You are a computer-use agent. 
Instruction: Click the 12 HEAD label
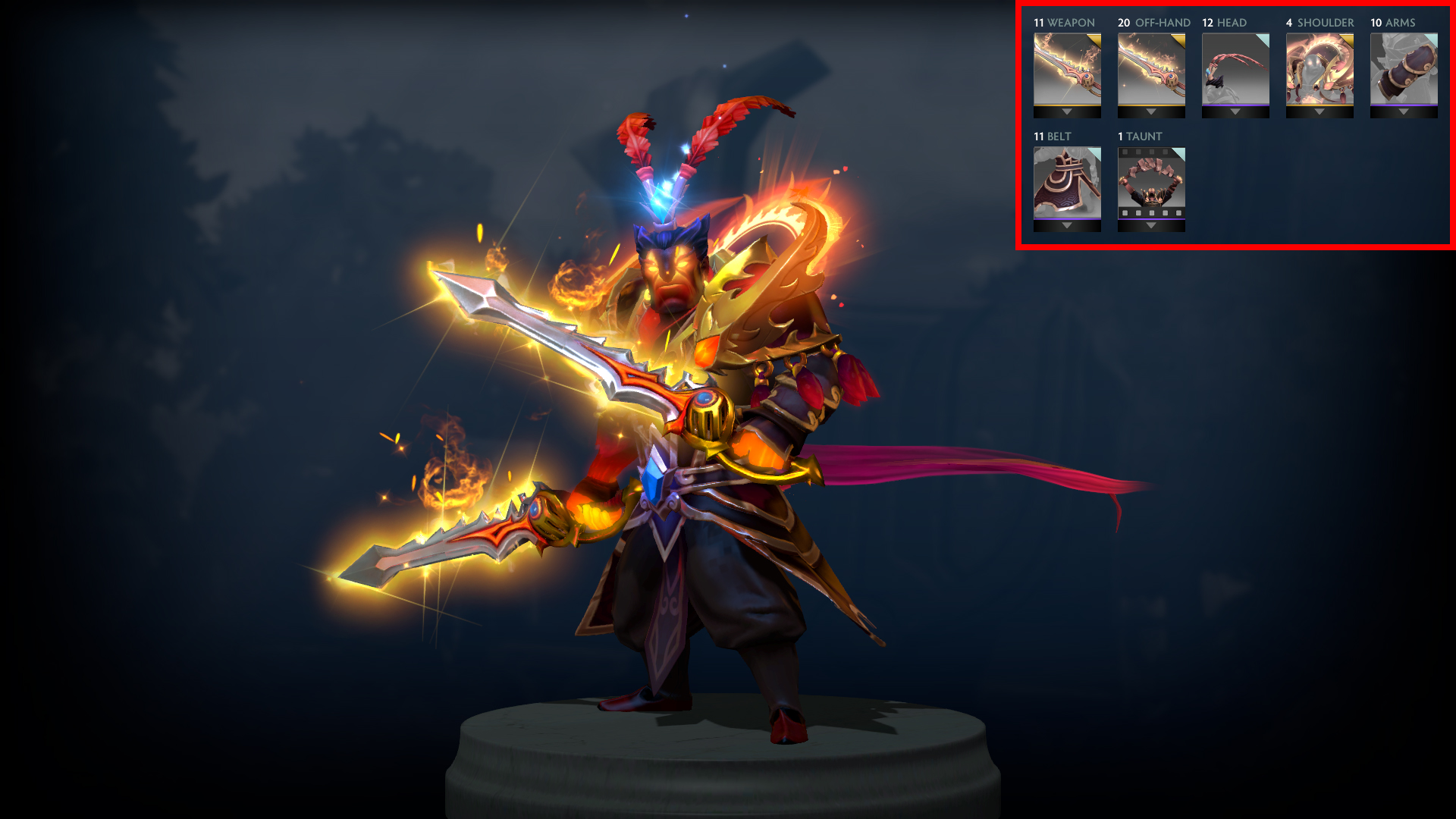pos(1224,23)
